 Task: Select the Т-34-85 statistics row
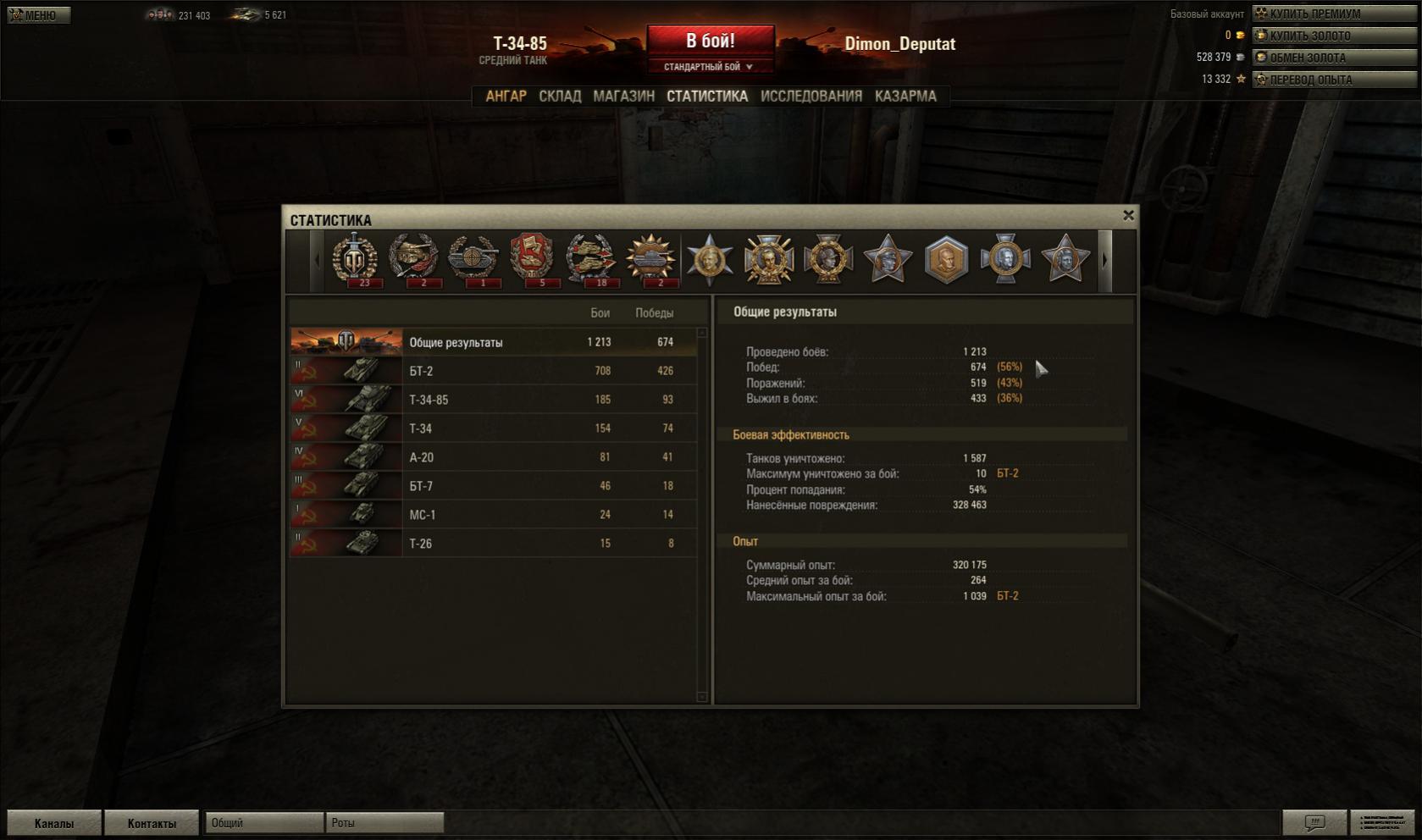coord(493,400)
